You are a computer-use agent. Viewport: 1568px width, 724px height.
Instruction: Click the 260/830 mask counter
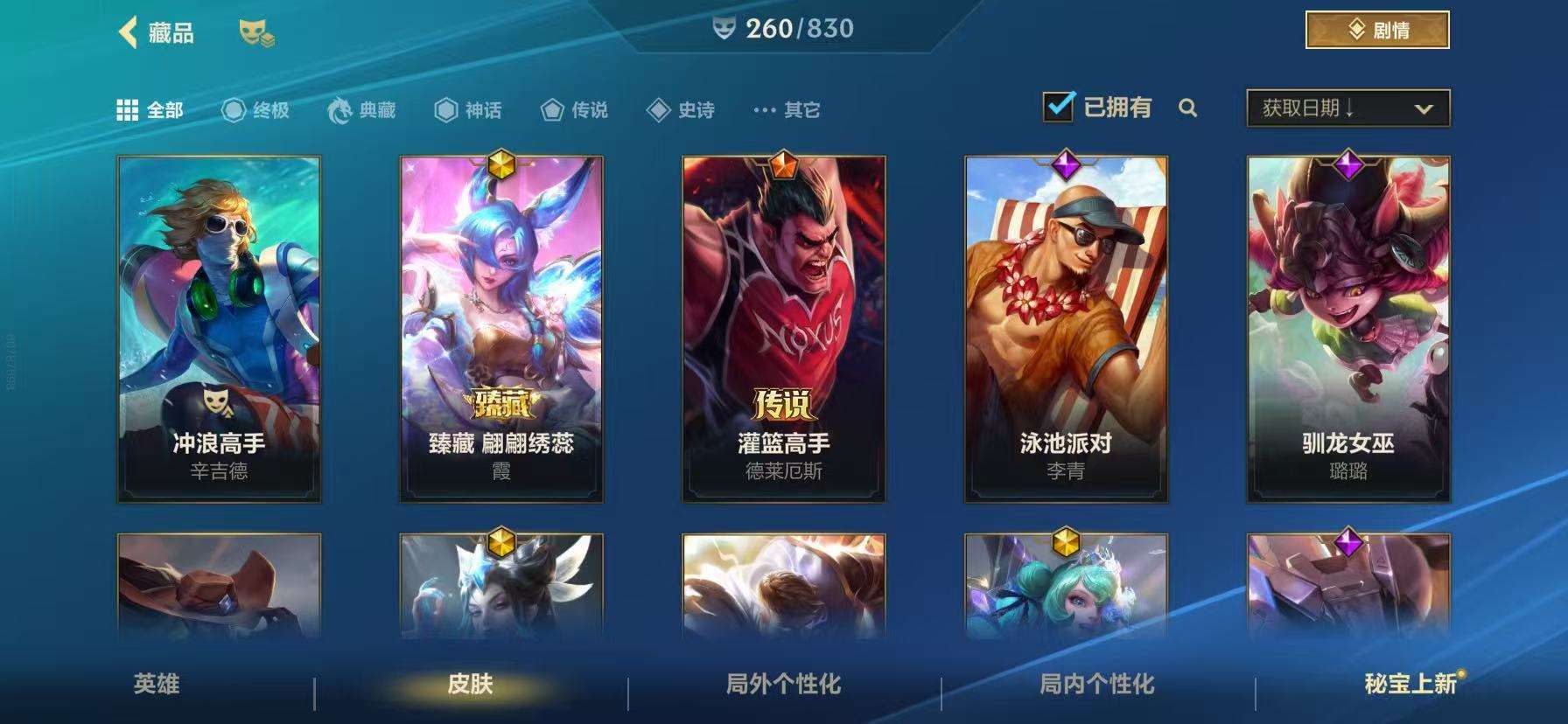[x=781, y=27]
